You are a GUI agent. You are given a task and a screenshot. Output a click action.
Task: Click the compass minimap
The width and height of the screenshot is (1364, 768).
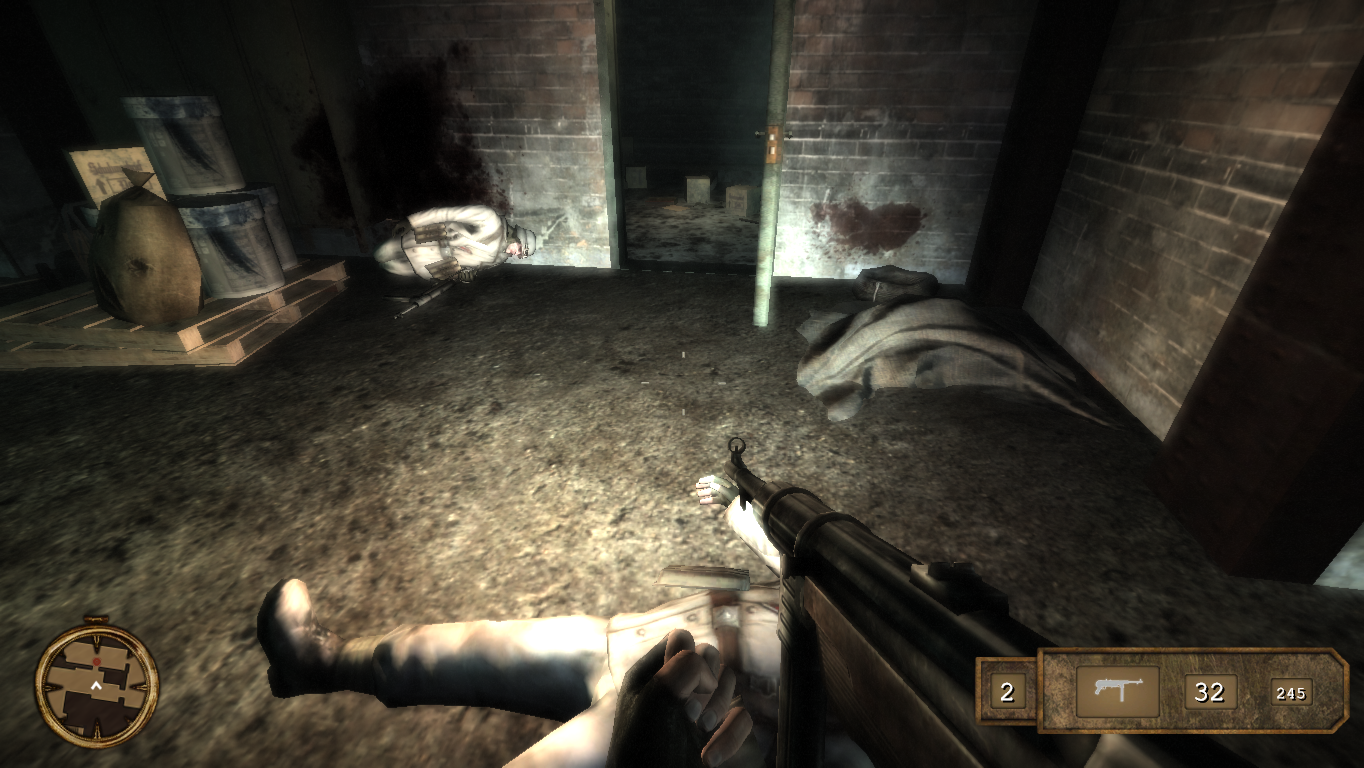point(97,684)
